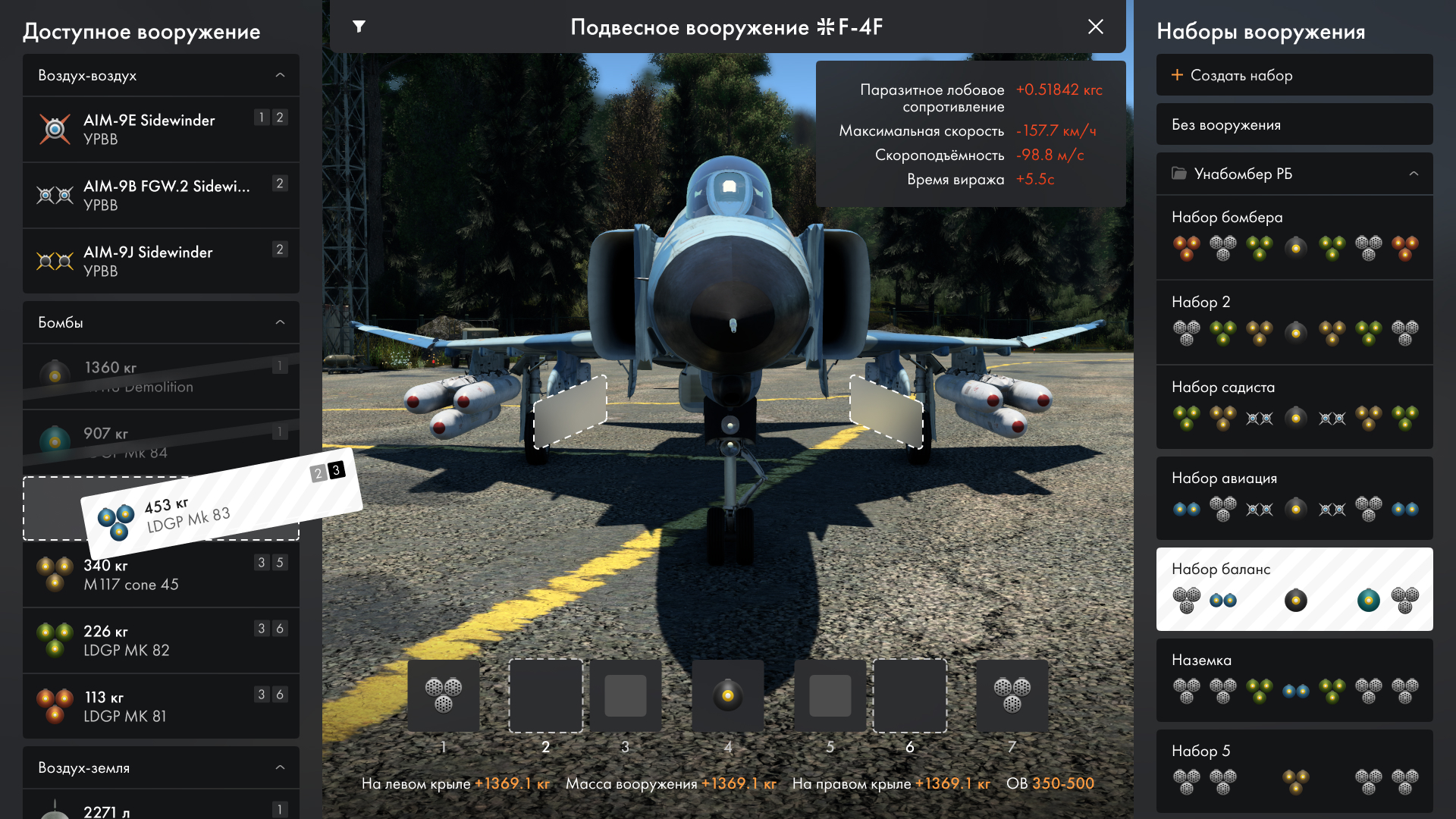
Task: Select the Без вооружения loadout option
Action: [1293, 124]
